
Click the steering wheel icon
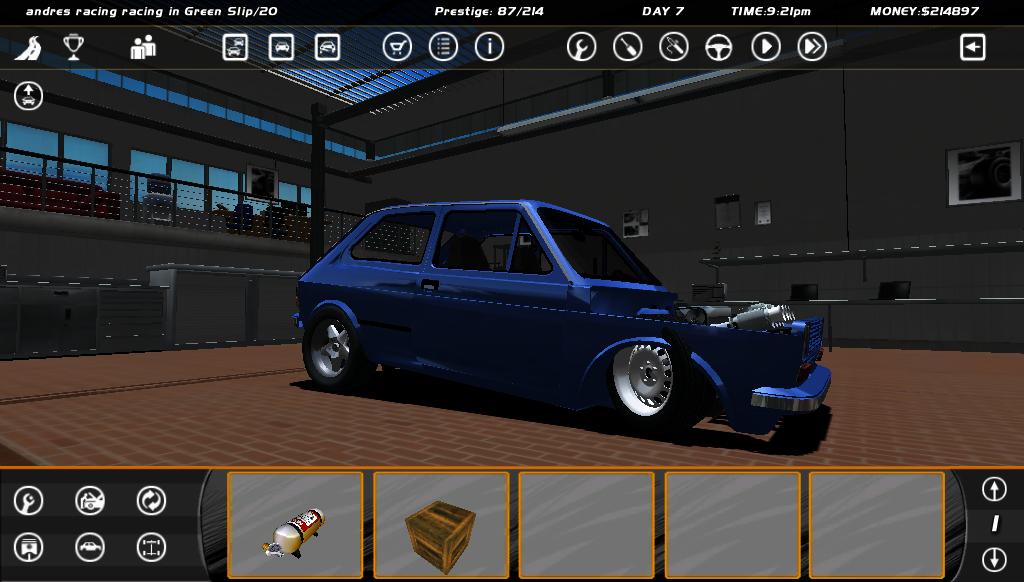(719, 47)
